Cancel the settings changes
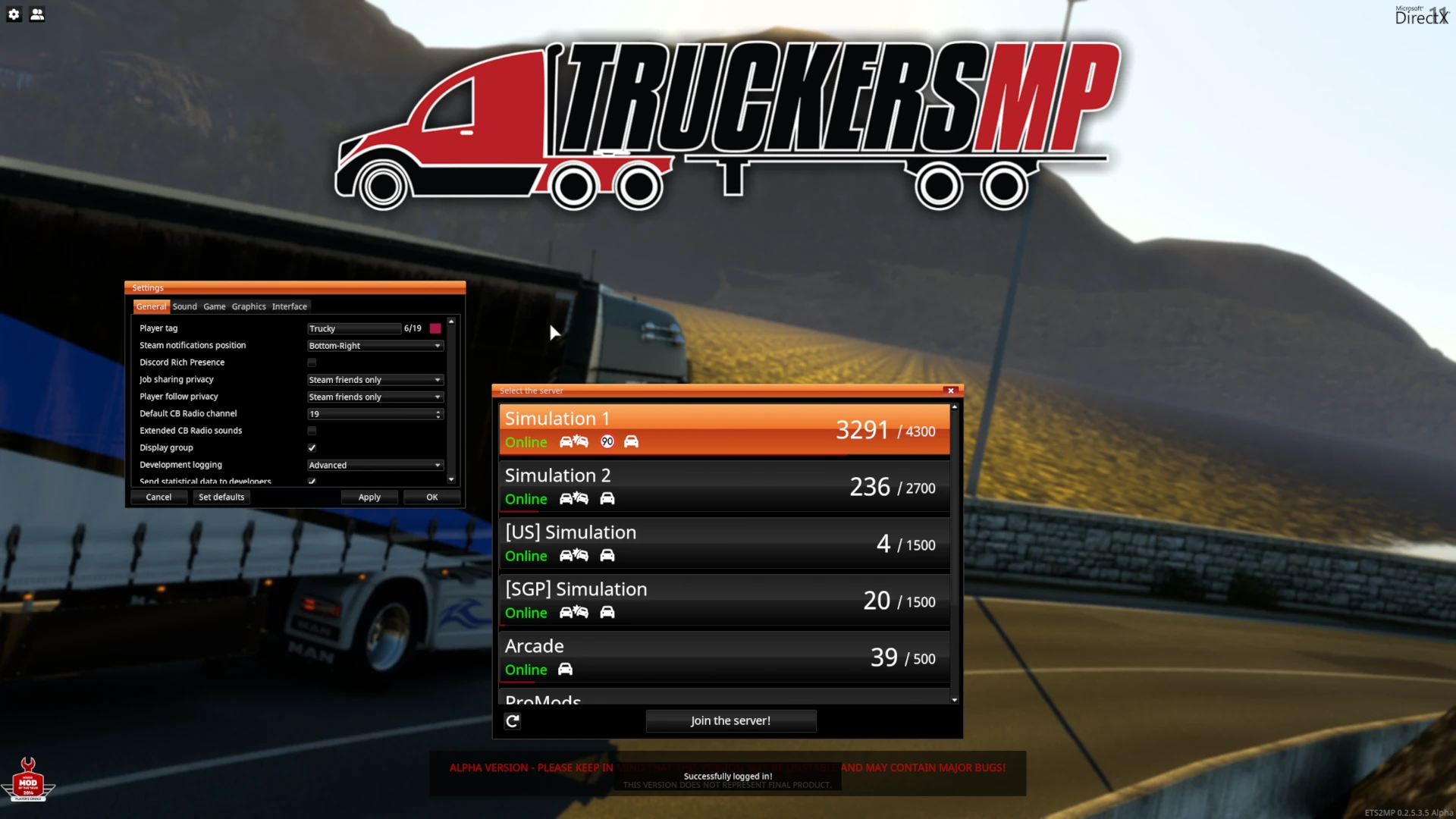Image resolution: width=1456 pixels, height=819 pixels. tap(158, 497)
